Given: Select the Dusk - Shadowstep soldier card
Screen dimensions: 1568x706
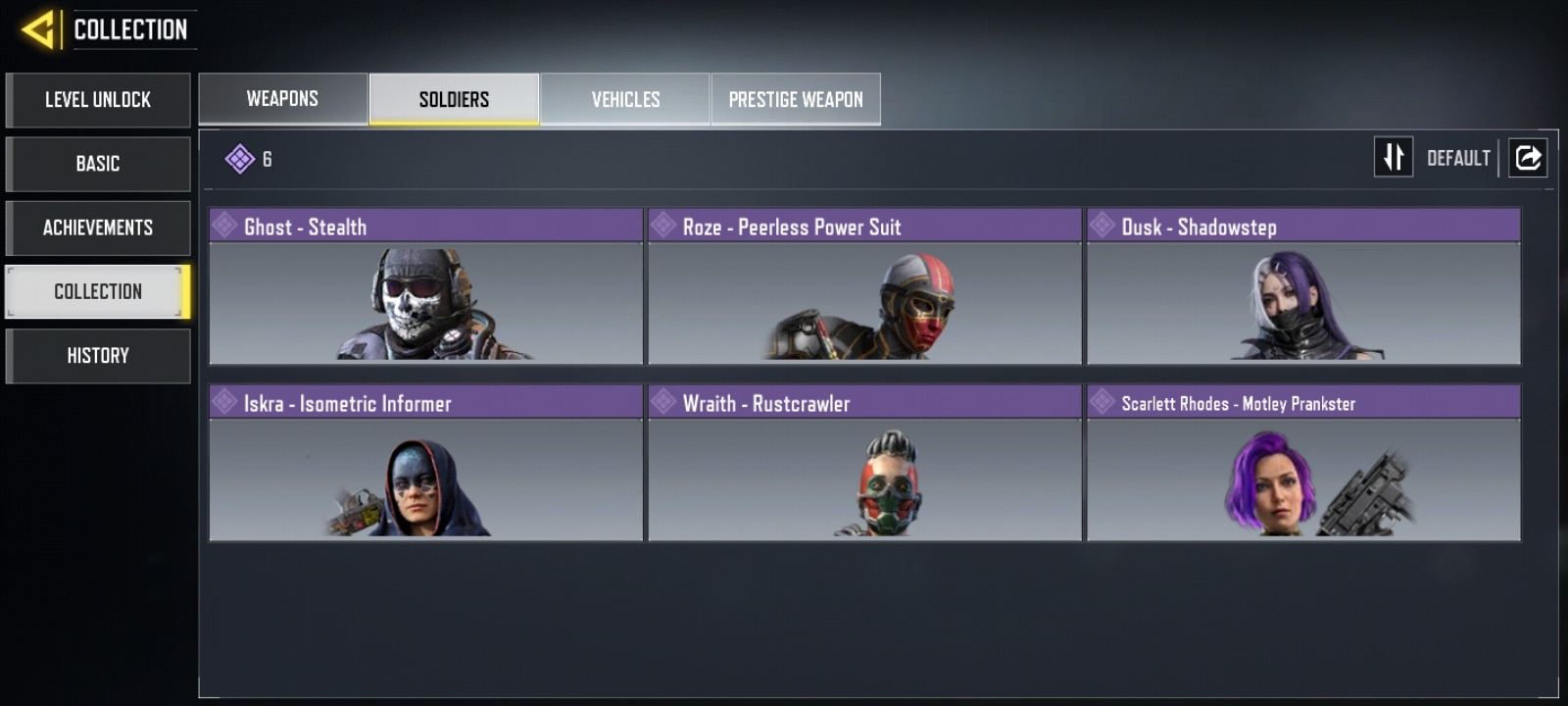Looking at the screenshot, I should [x=1303, y=286].
